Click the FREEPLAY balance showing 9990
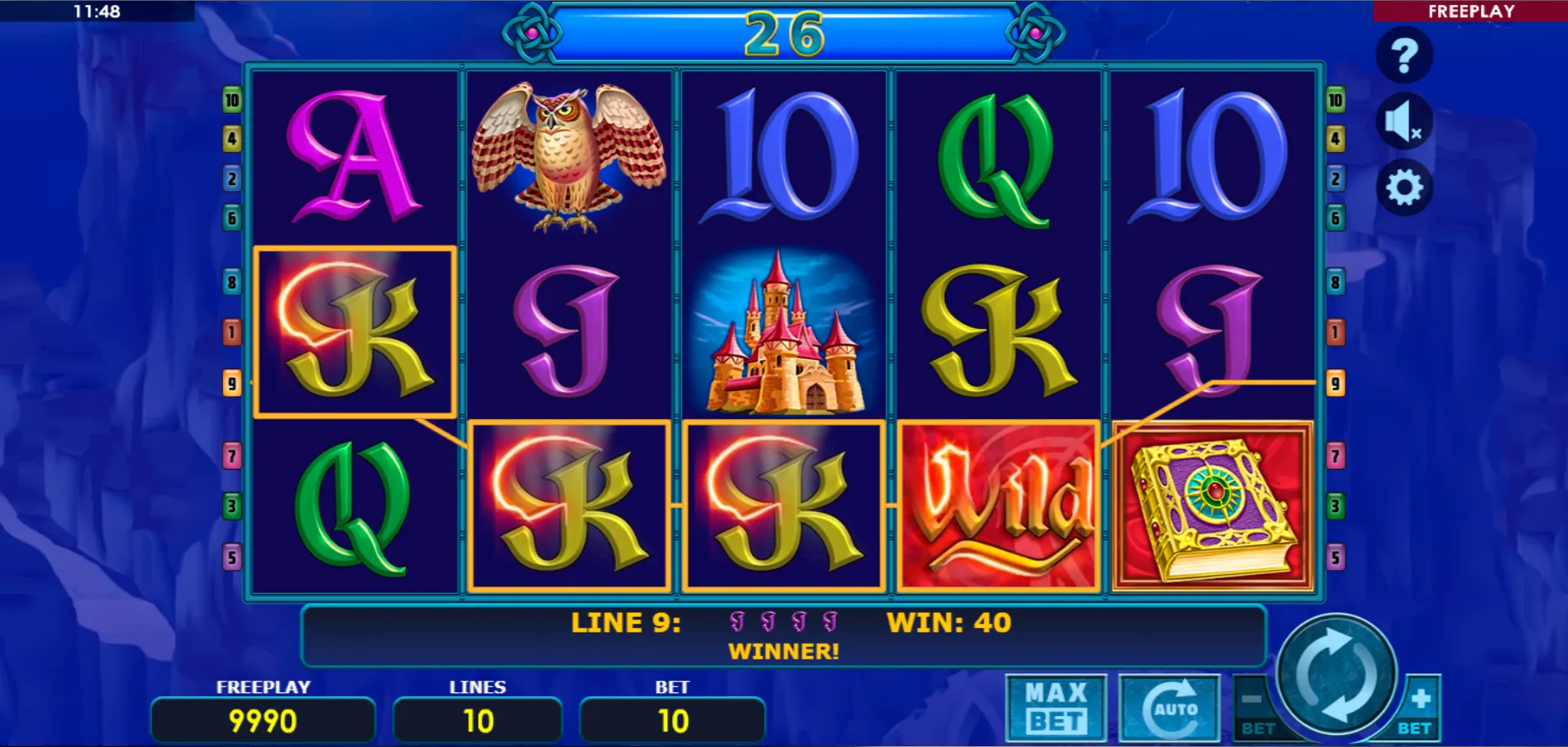 point(262,721)
